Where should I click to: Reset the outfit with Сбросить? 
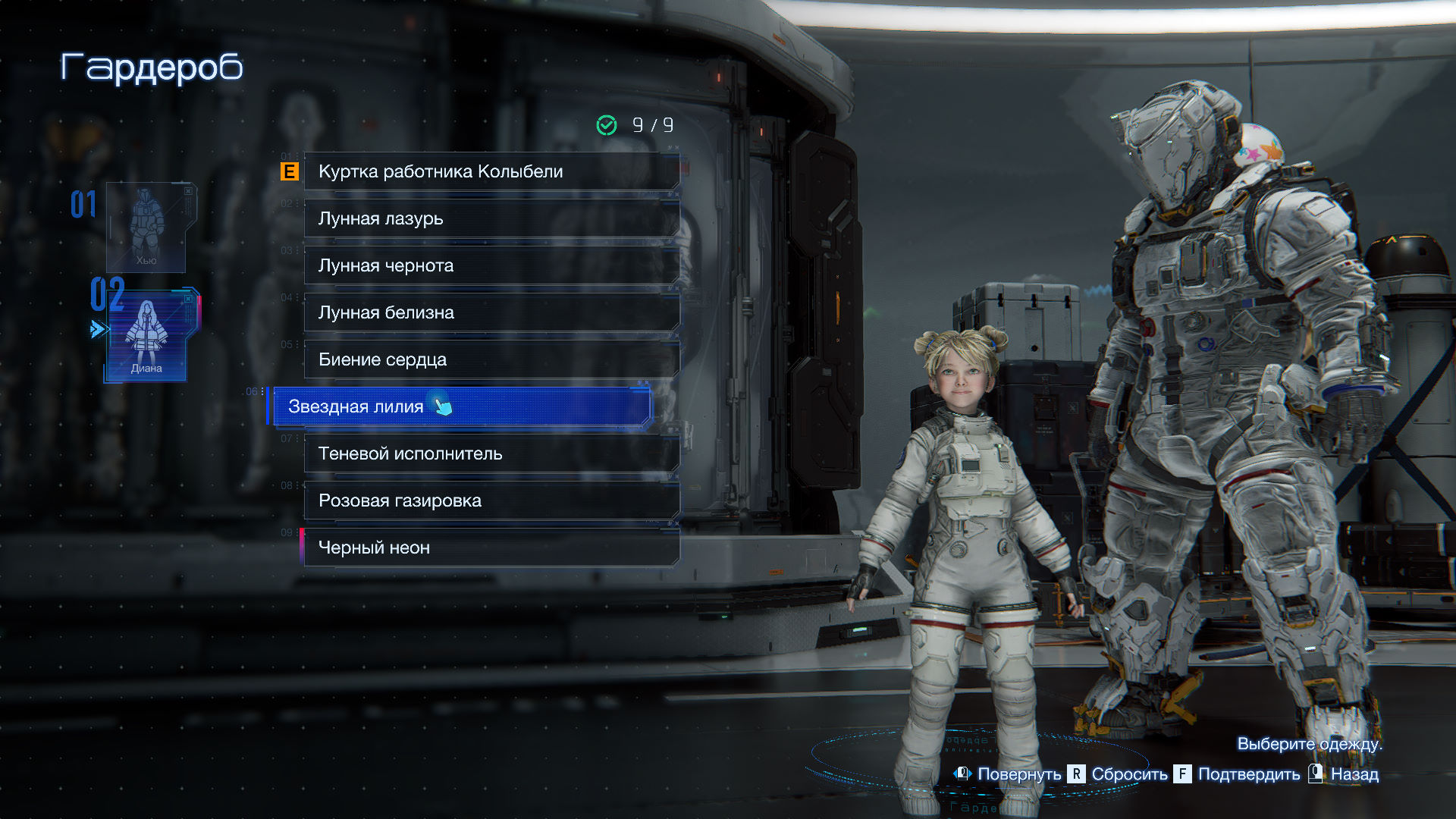(x=1128, y=774)
